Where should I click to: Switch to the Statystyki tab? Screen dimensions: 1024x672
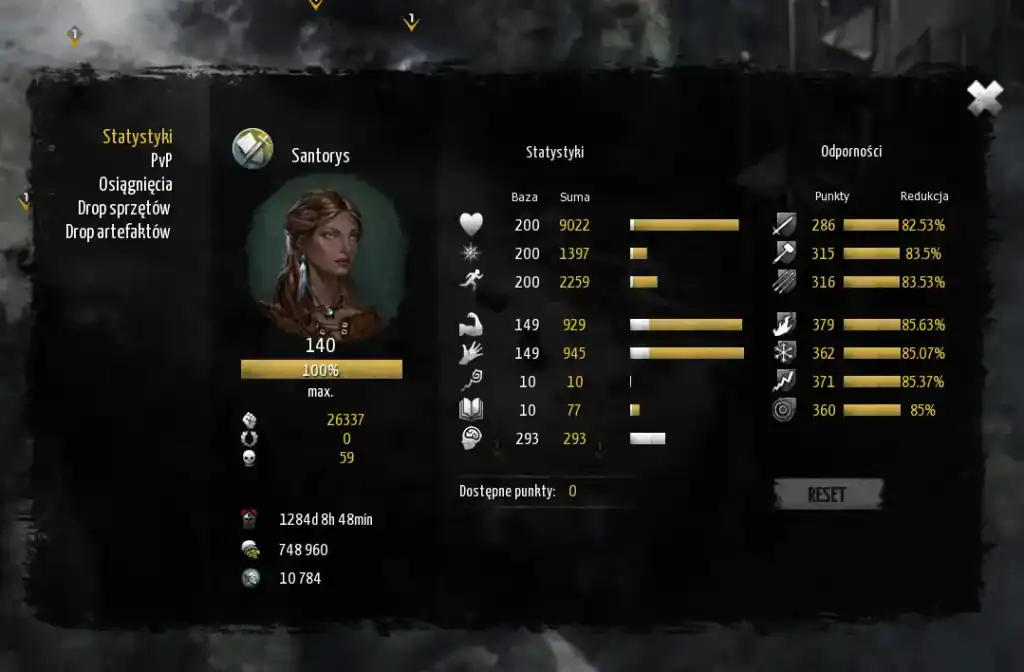tap(137, 137)
